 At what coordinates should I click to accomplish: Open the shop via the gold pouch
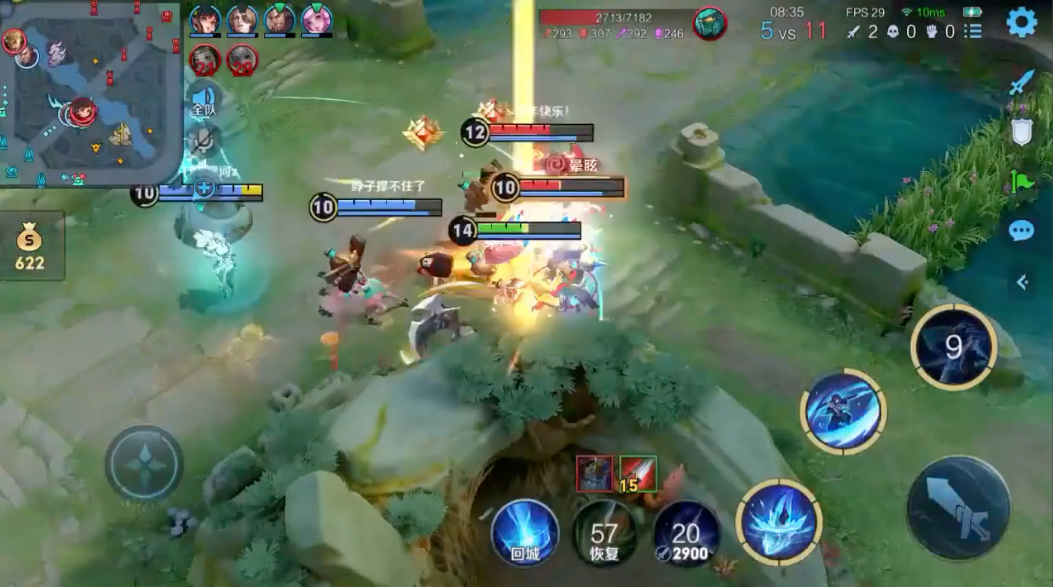[x=30, y=246]
